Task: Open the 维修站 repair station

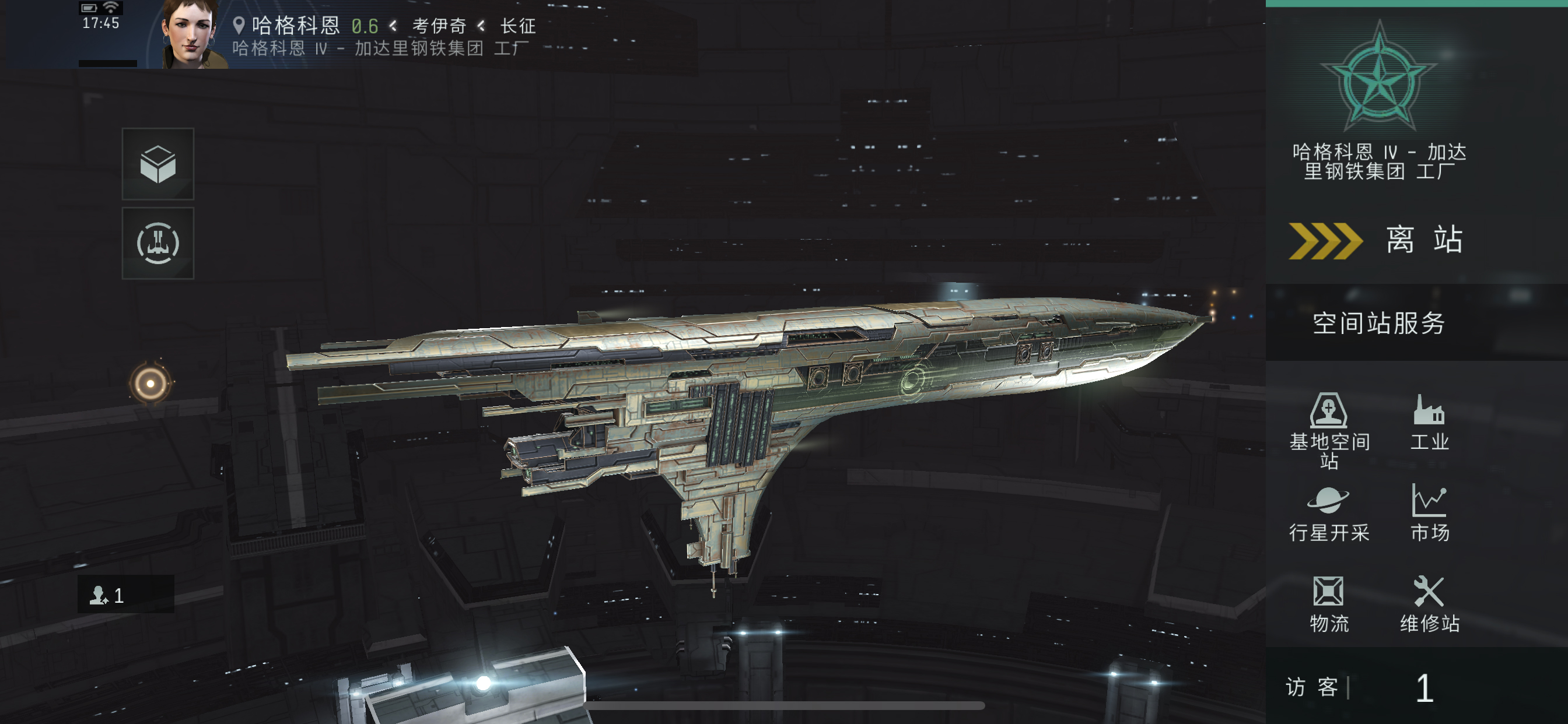Action: 1429,604
